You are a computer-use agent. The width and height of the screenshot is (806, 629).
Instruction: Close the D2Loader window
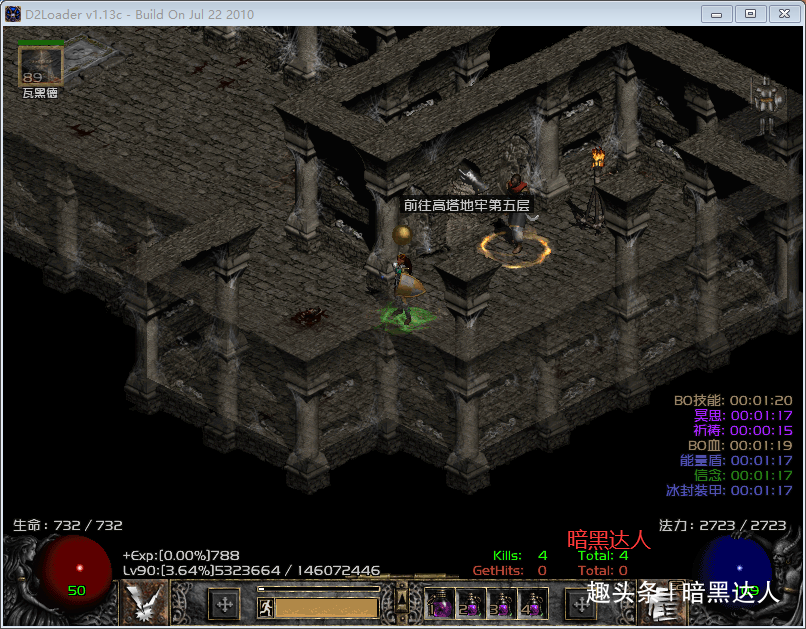[x=784, y=14]
